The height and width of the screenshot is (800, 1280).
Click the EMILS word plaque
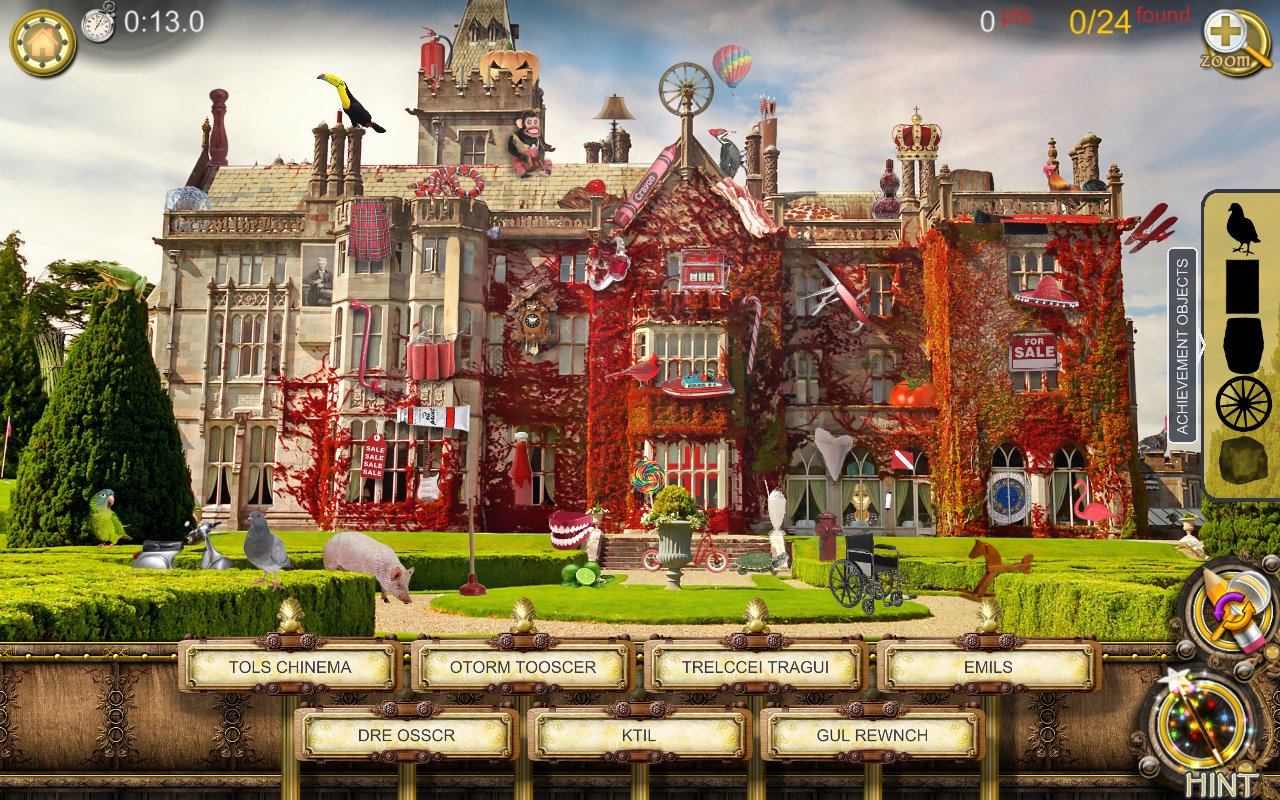pos(986,667)
